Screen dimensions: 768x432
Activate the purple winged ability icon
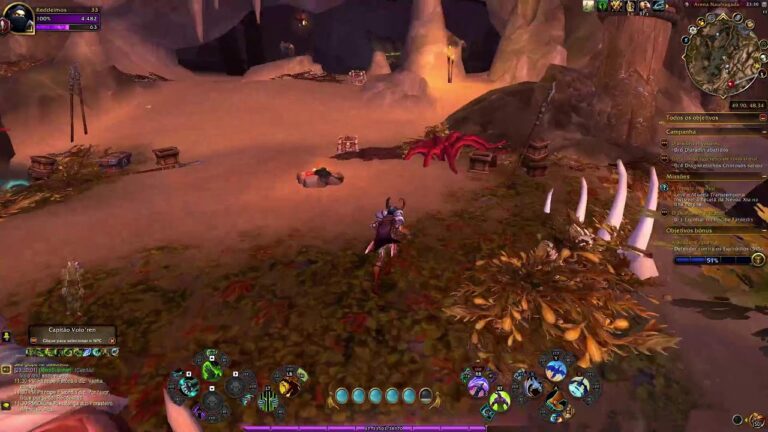(x=478, y=386)
